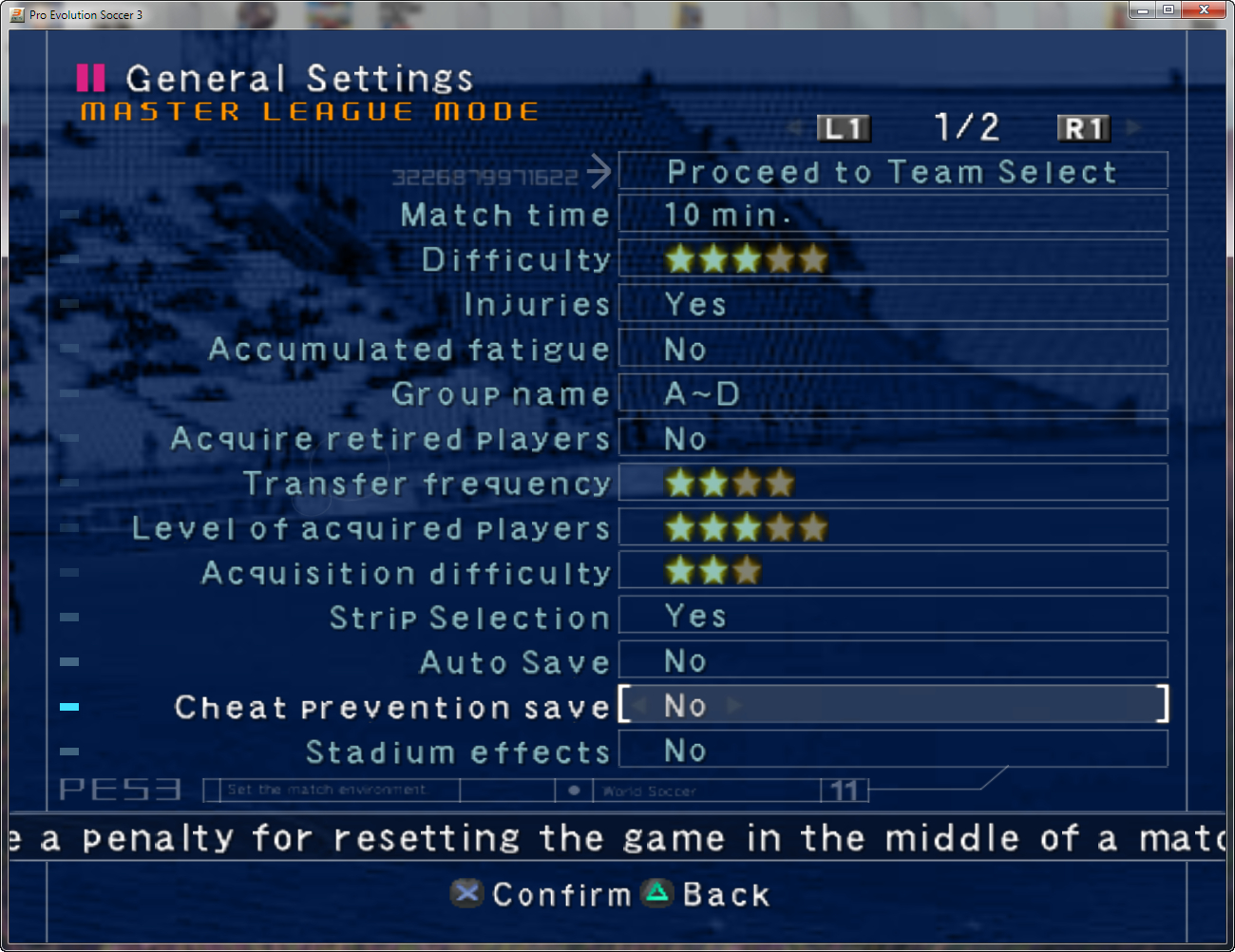Enable Auto Save
Screen dimensions: 1235x952
pyautogui.click(x=893, y=660)
